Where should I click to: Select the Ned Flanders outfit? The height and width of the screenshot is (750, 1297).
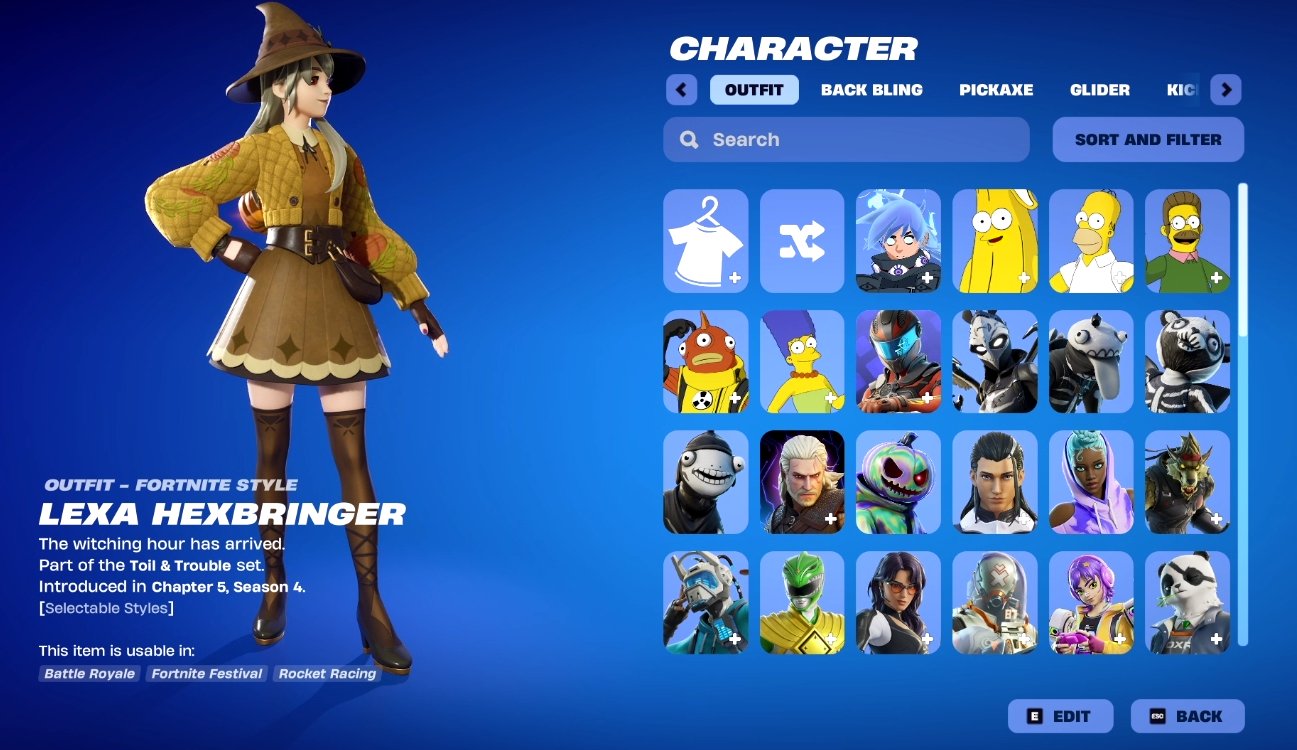pos(1187,241)
